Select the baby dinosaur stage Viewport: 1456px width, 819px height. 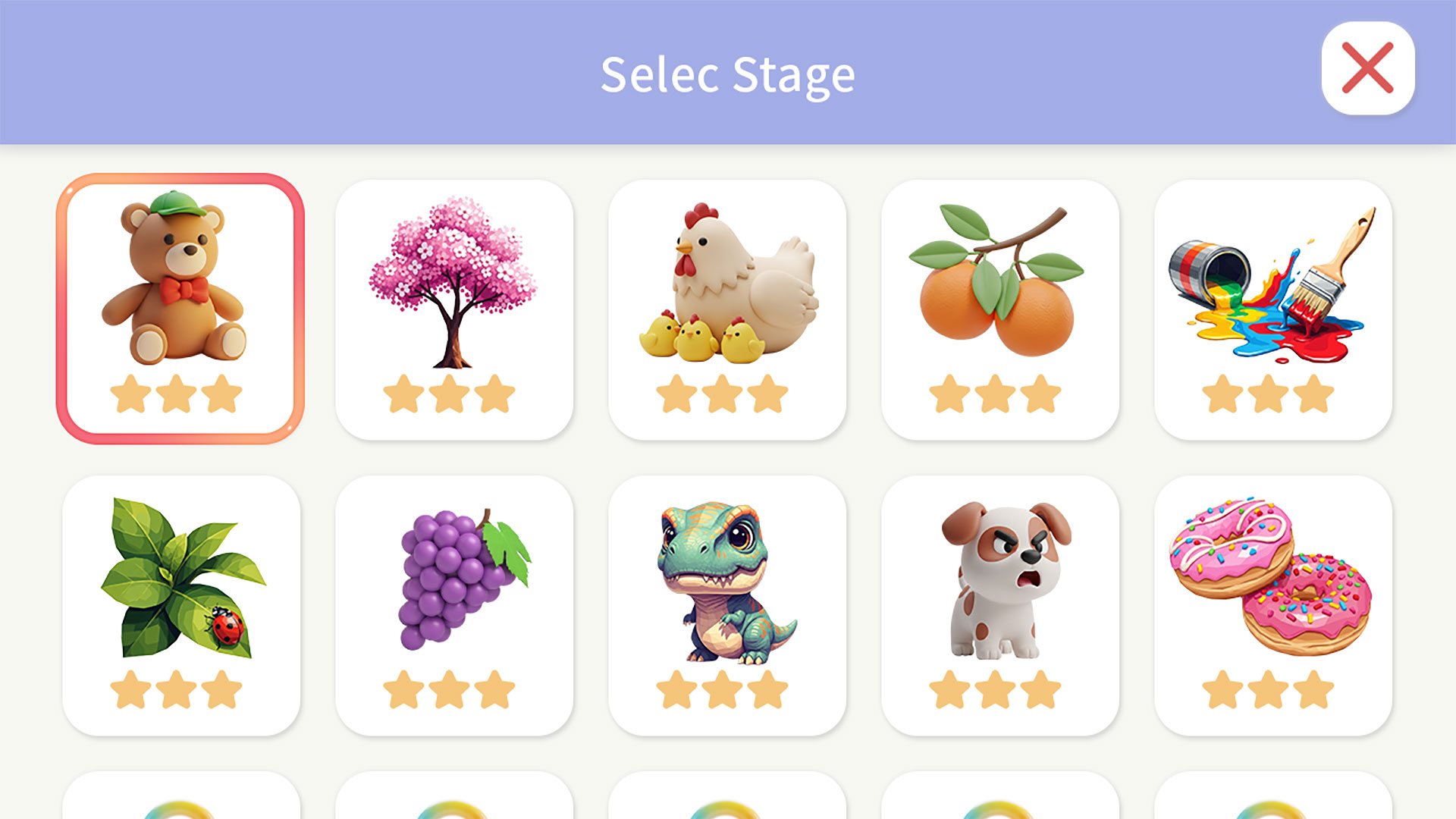(x=726, y=604)
